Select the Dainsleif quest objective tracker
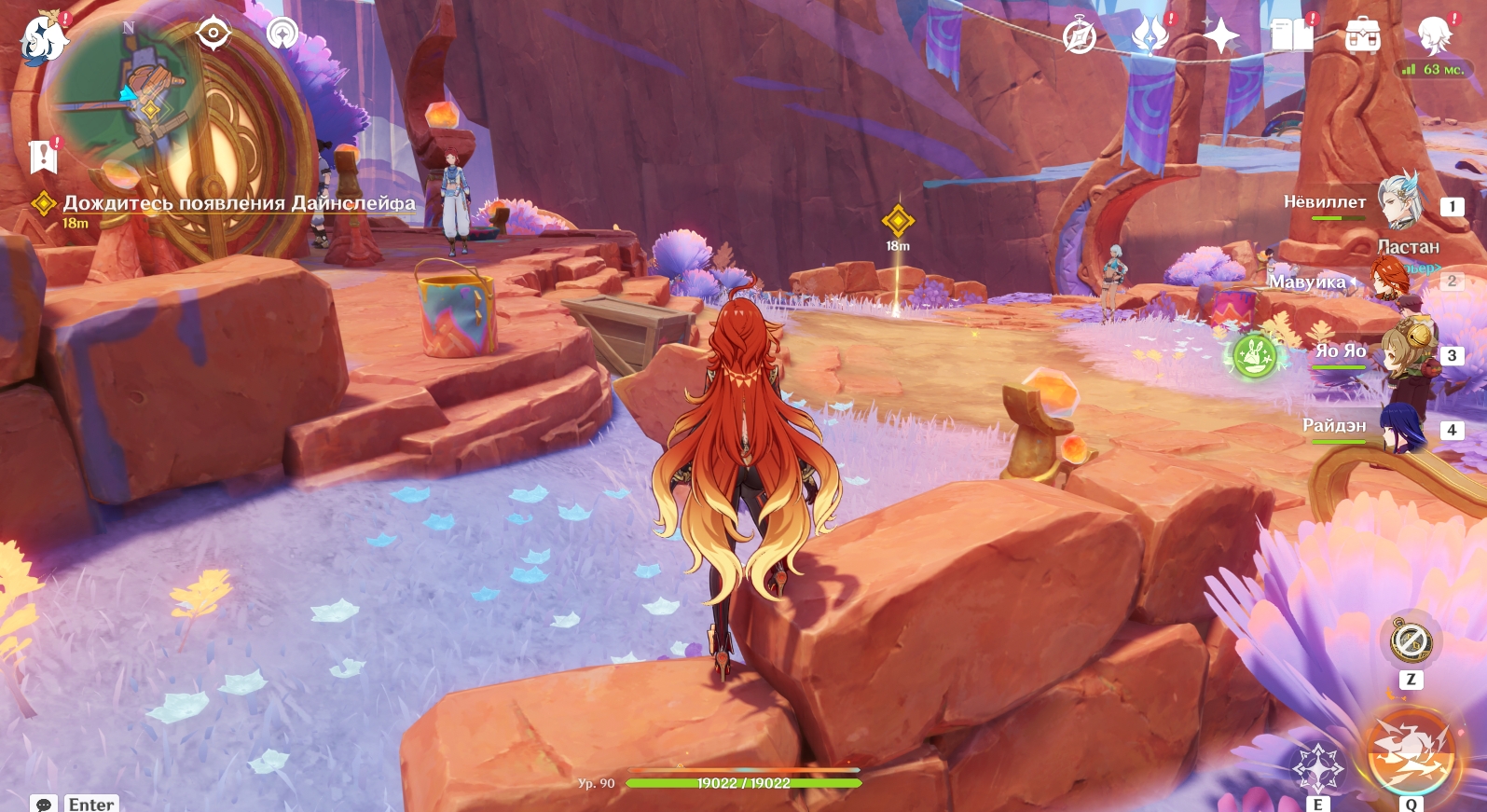 pos(239,203)
